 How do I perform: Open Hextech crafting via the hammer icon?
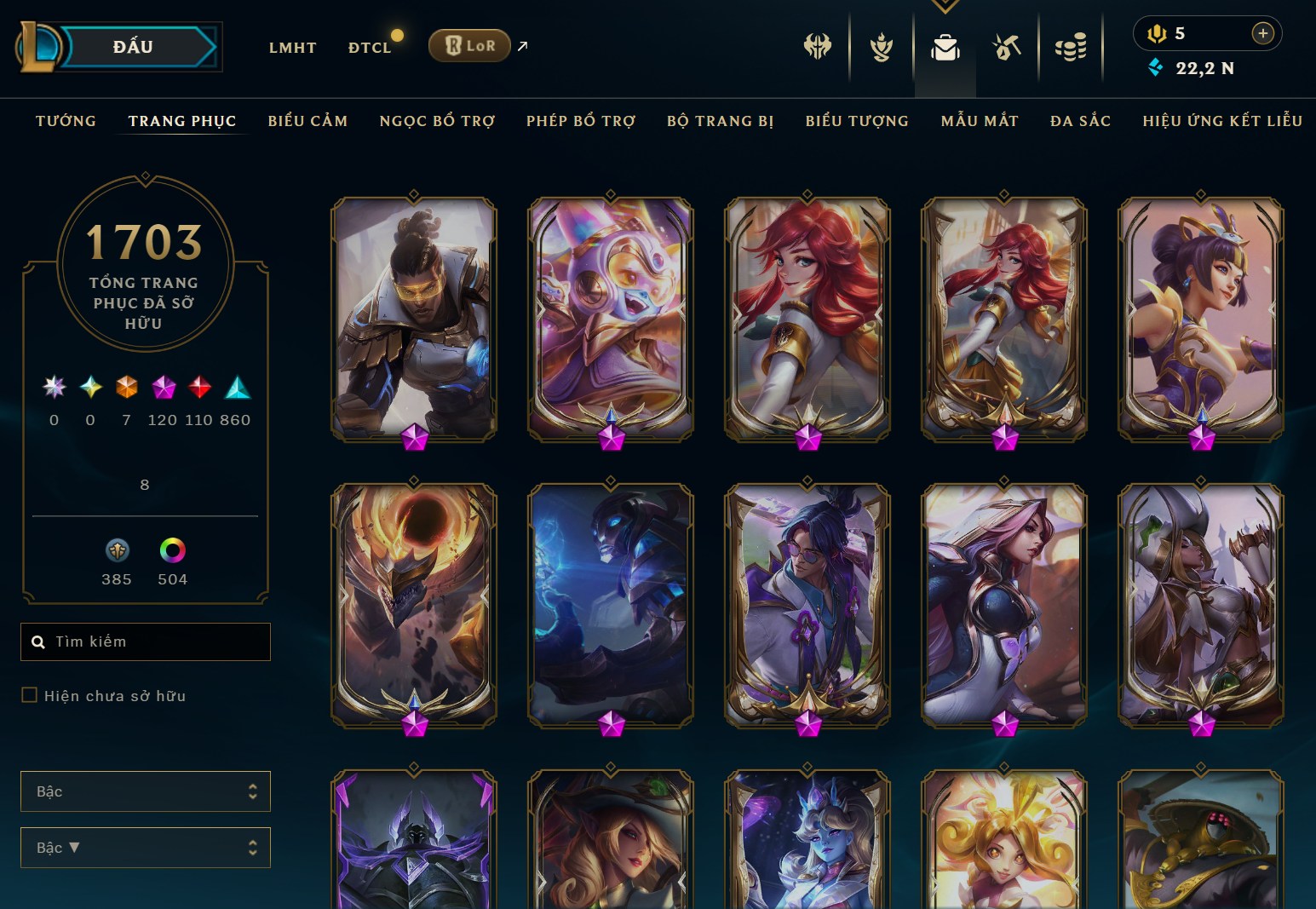click(x=1005, y=49)
